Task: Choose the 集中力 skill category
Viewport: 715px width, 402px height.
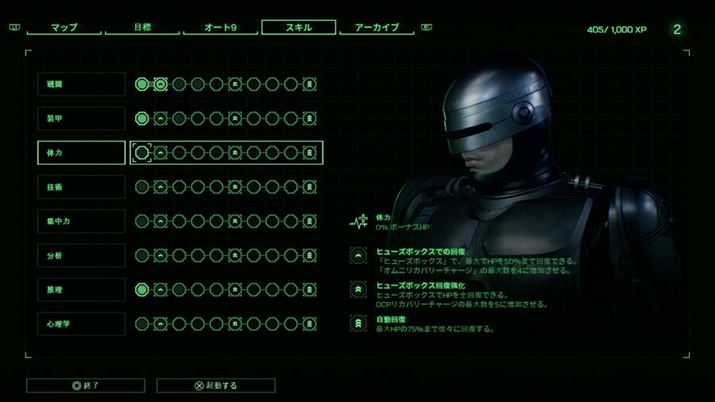Action: 81,220
